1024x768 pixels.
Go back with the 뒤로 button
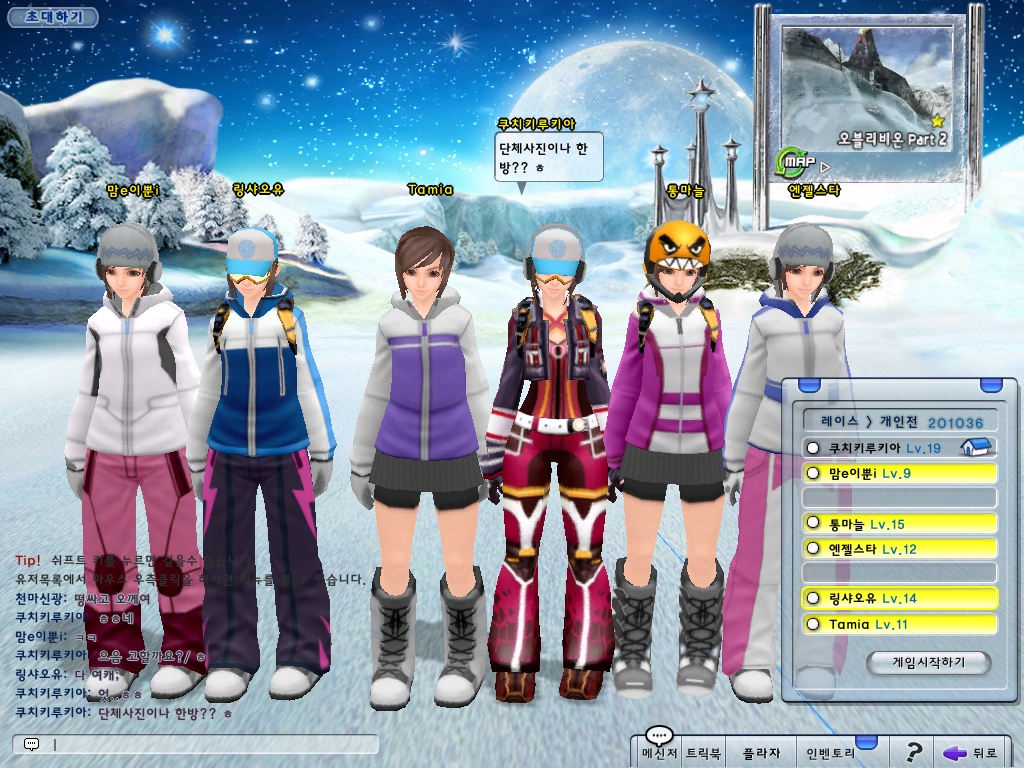970,752
